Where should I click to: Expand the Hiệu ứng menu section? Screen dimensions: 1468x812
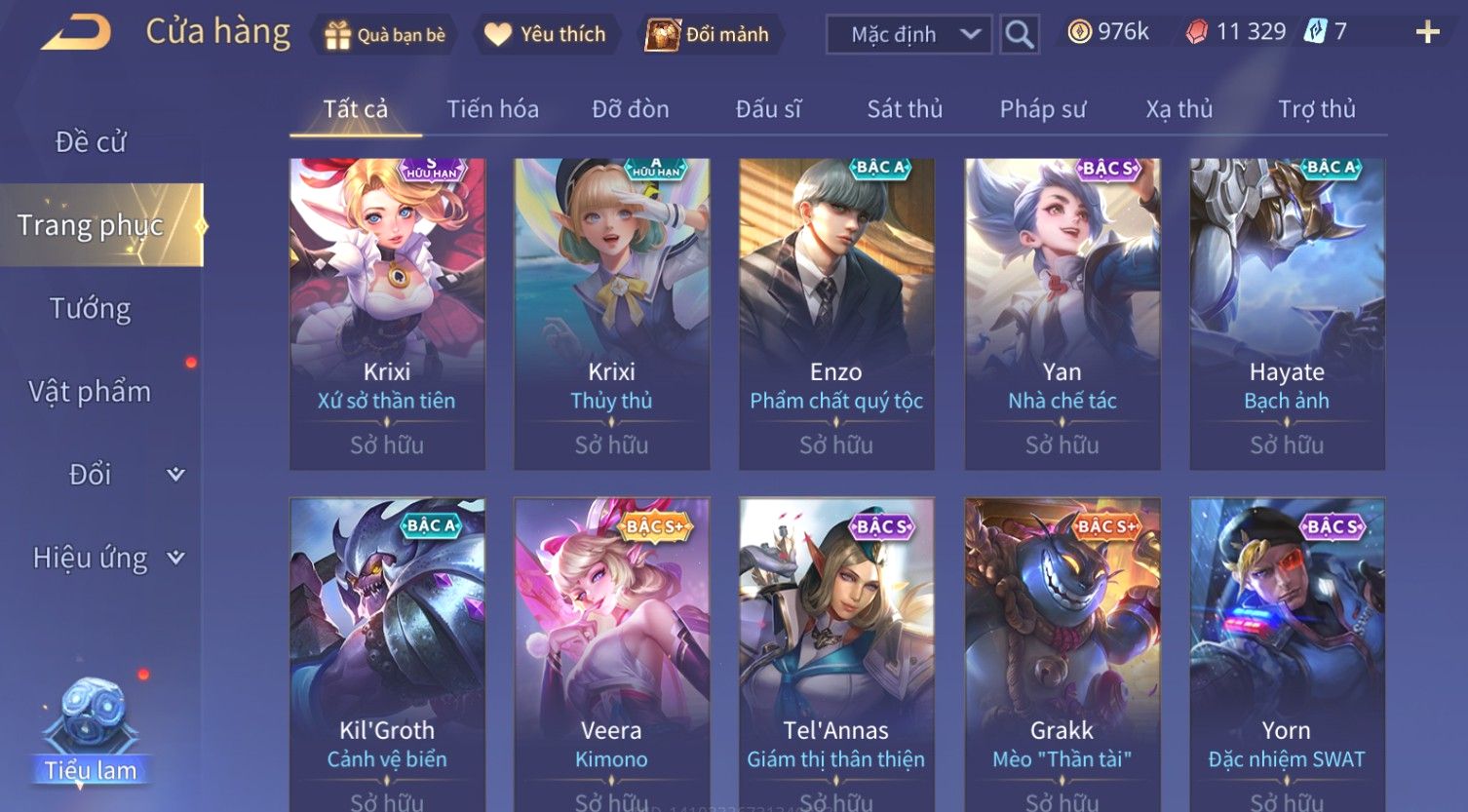coord(107,558)
